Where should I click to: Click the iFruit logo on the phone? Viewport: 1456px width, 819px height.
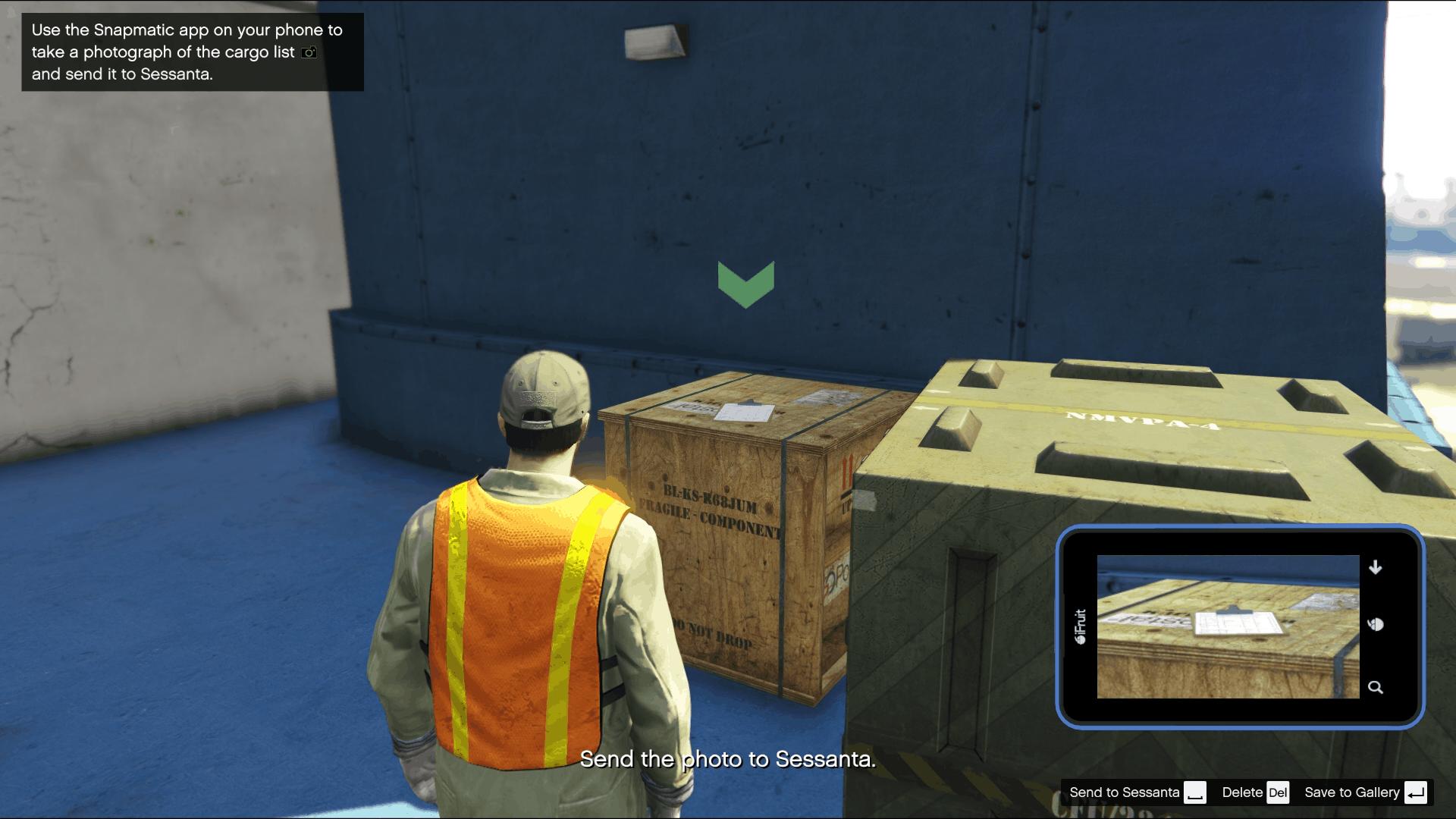(1082, 624)
